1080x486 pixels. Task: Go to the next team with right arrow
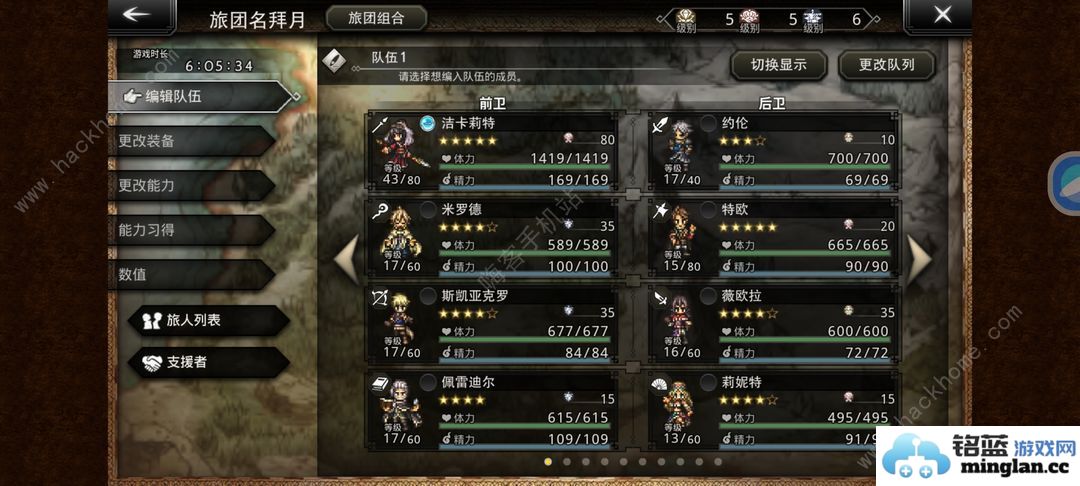click(x=918, y=258)
